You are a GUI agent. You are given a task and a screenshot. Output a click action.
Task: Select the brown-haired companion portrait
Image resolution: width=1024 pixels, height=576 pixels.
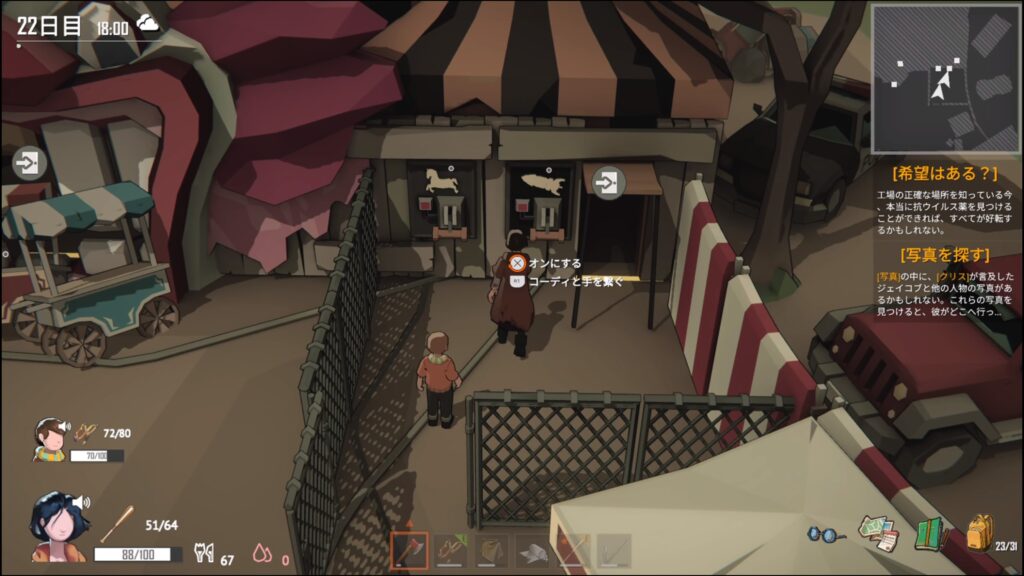(49, 438)
